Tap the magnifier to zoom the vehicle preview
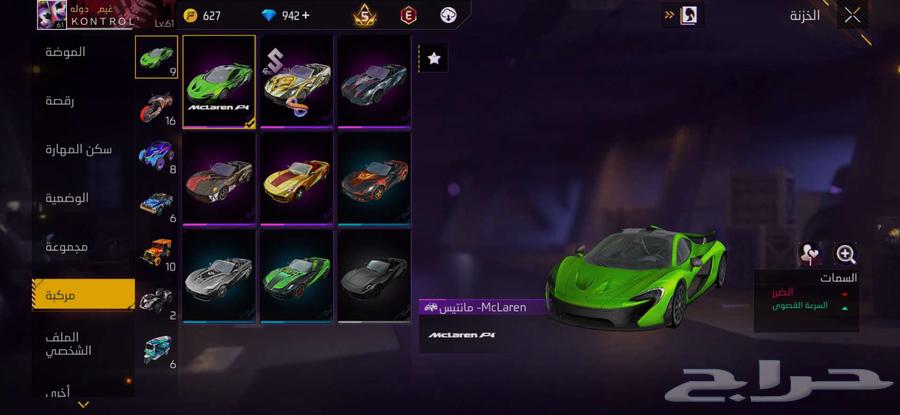The height and width of the screenshot is (415, 900). 845,255
